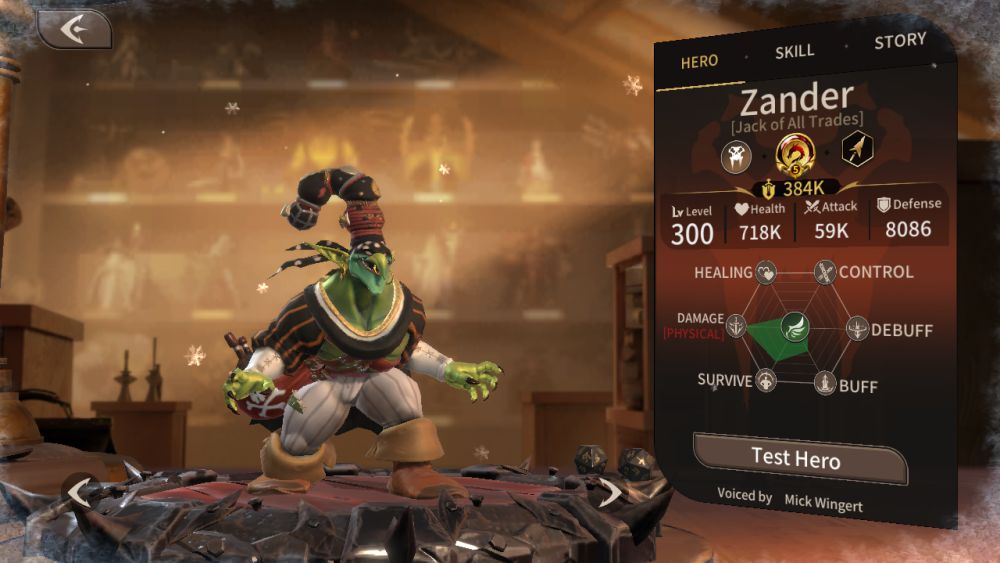Select the CONTROL attribute icon
Image resolution: width=1000 pixels, height=563 pixels.
[825, 271]
